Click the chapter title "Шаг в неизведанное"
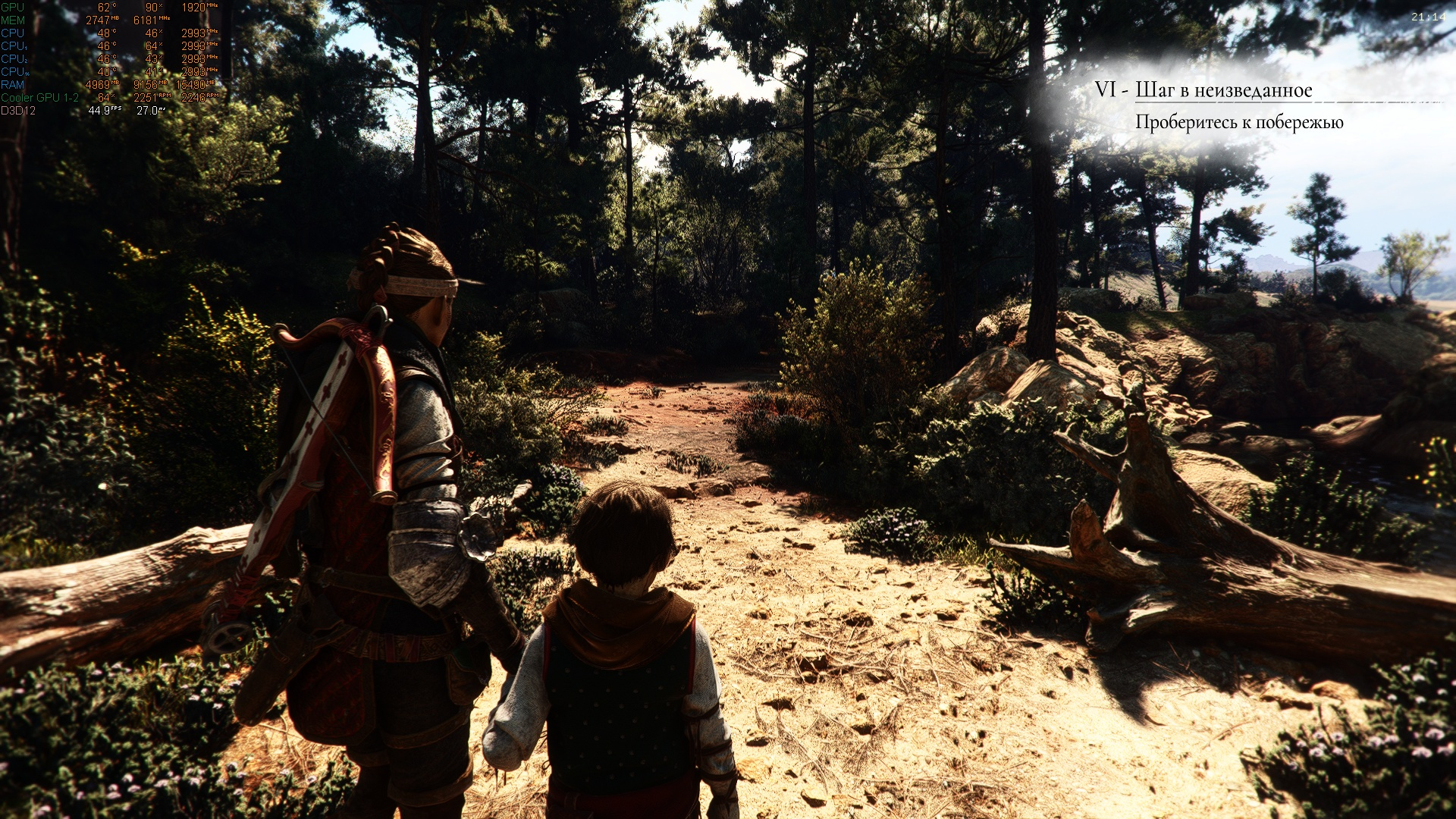This screenshot has width=1456, height=819. 1223,90
